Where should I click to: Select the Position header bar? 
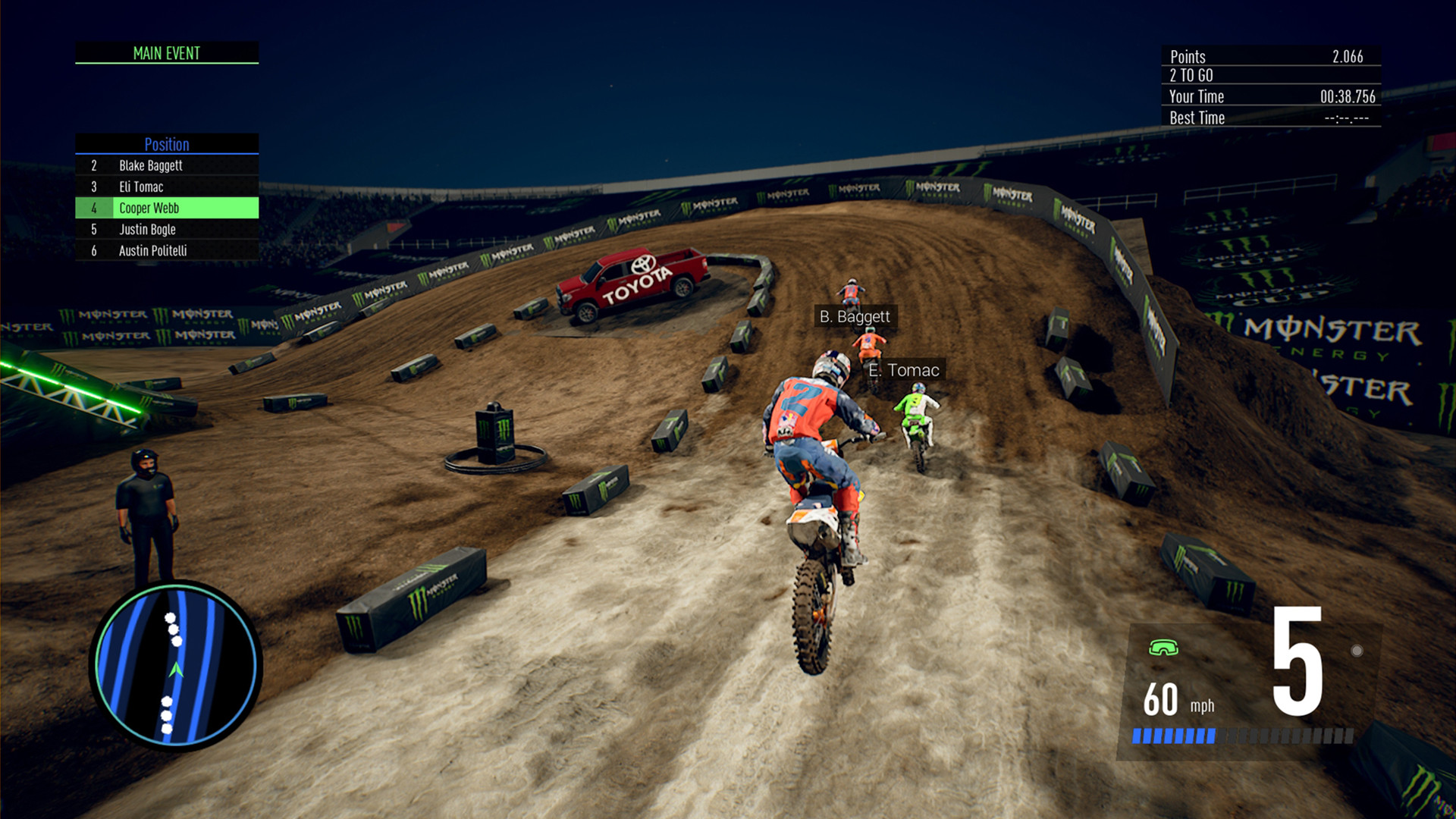pos(167,144)
